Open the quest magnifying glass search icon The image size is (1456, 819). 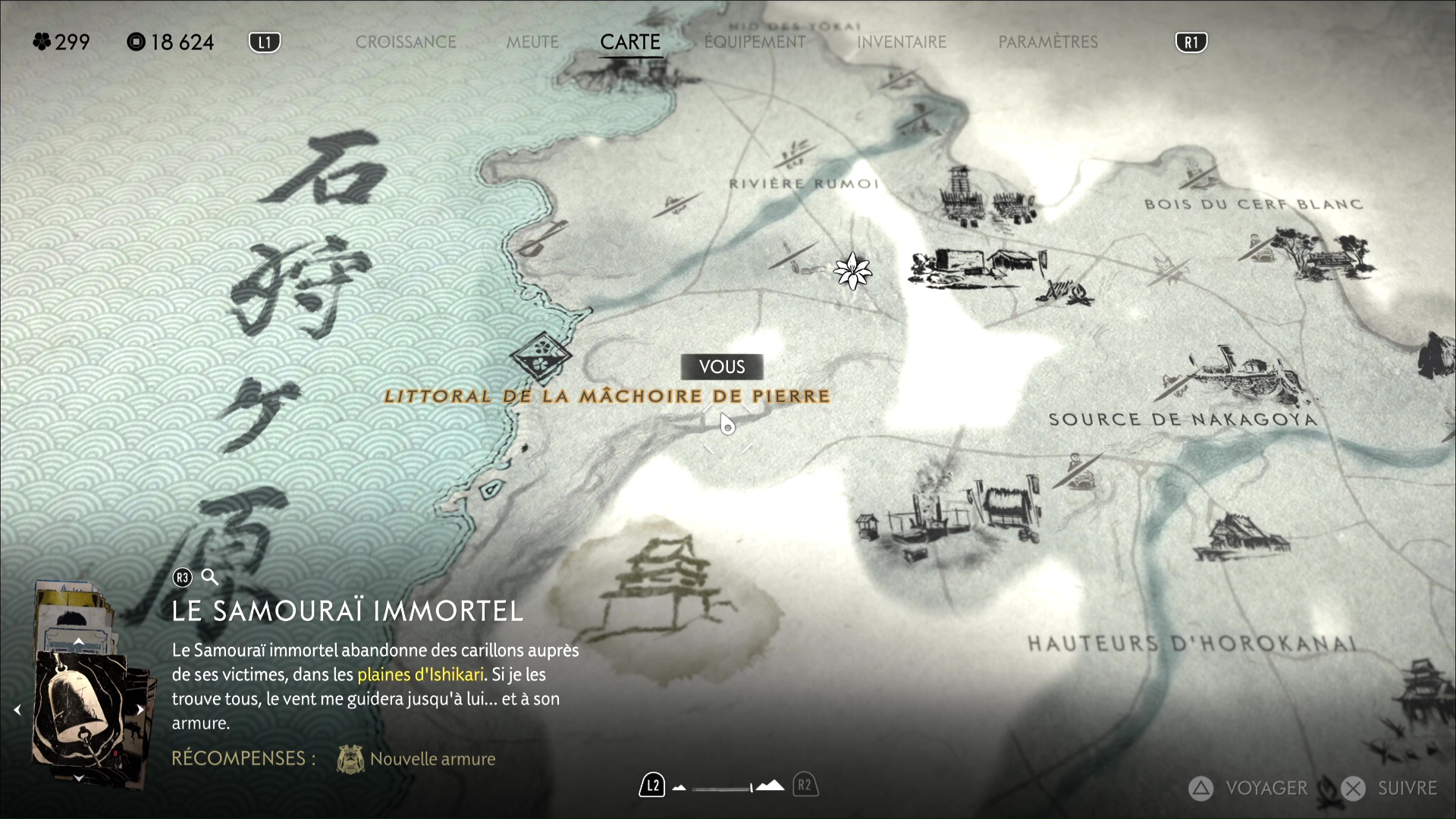(210, 578)
